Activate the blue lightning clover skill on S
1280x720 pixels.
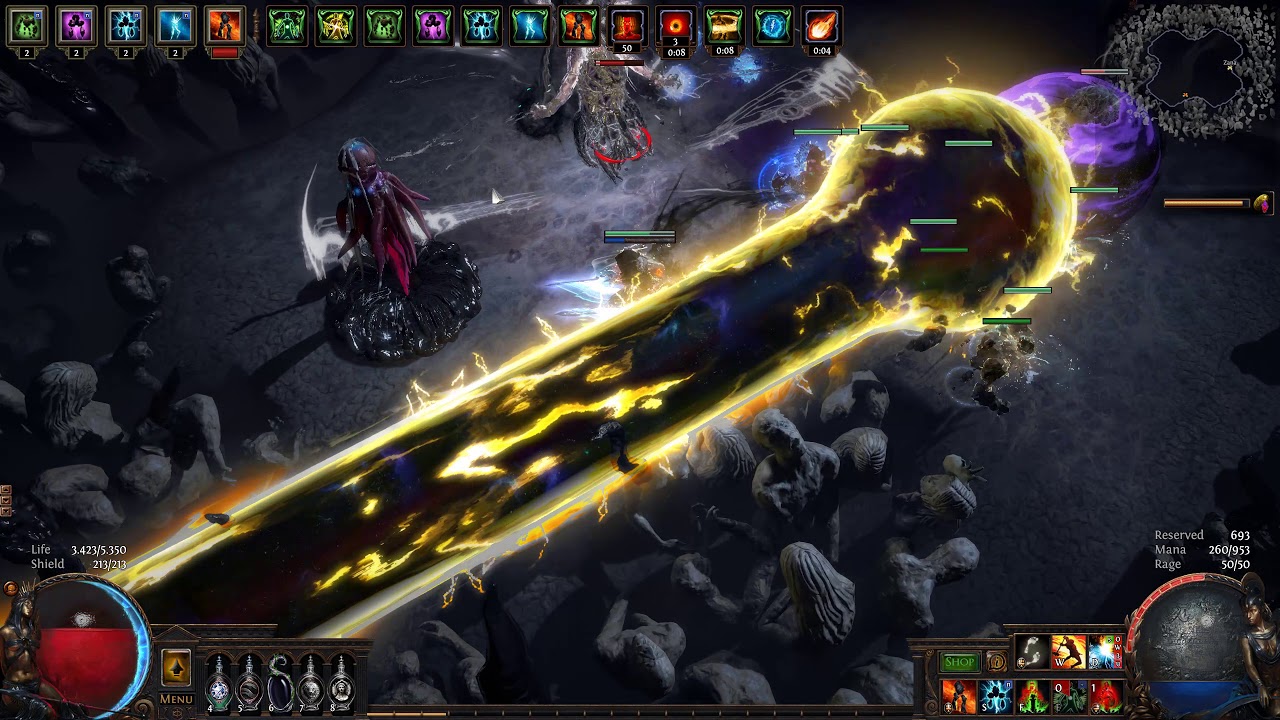995,696
